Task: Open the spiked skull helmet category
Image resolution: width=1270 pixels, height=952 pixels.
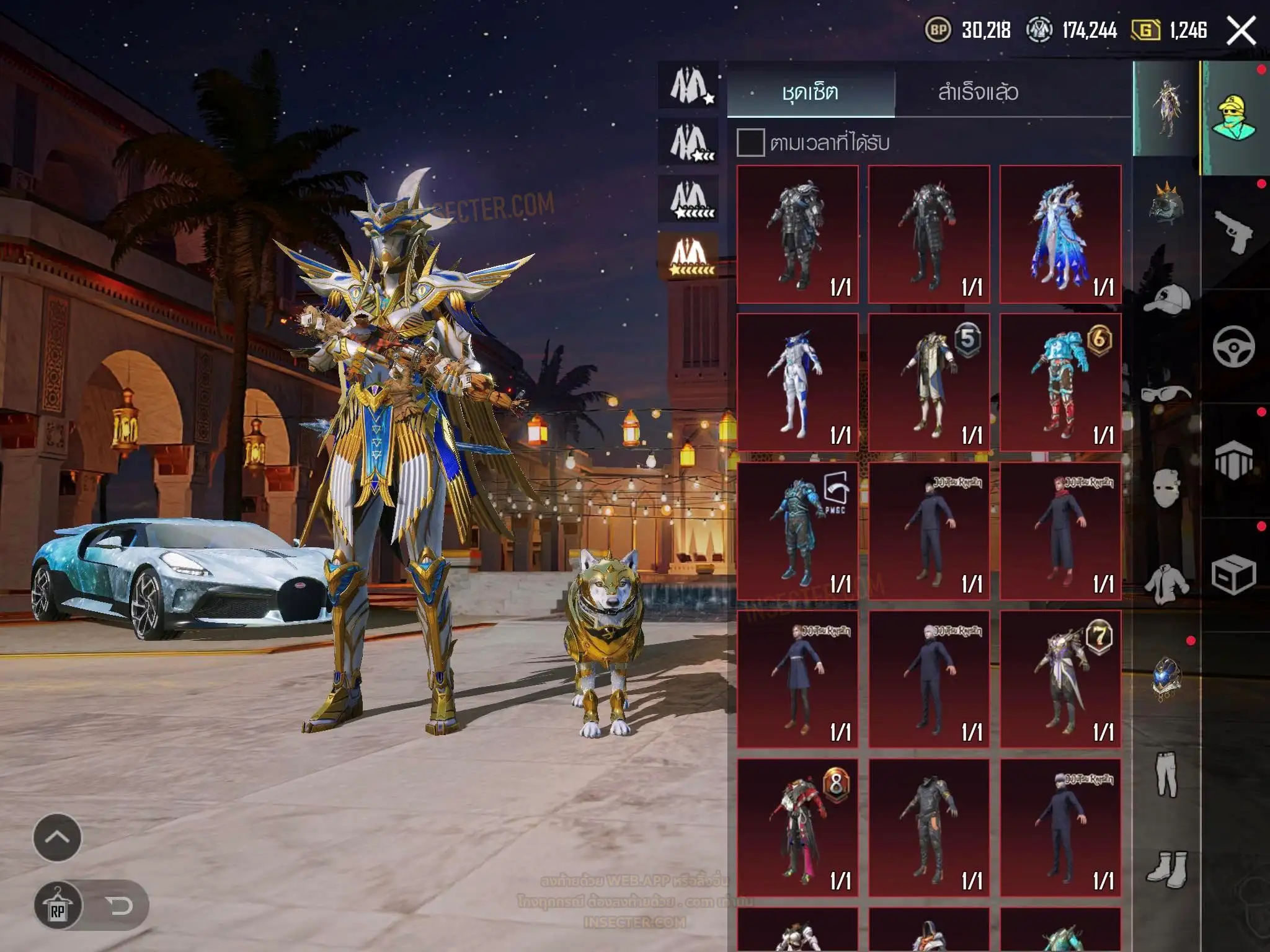Action: pyautogui.click(x=1166, y=202)
